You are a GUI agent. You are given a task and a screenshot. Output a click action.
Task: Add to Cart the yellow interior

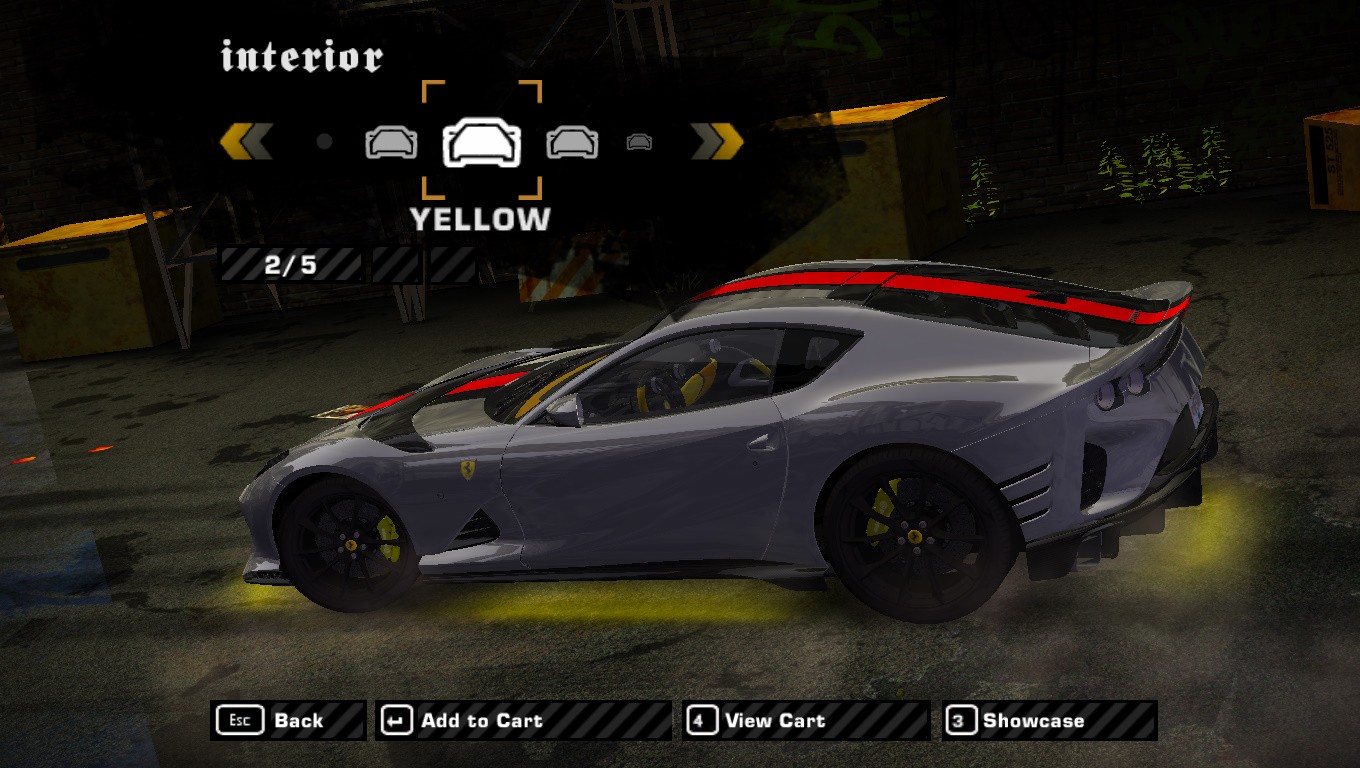pyautogui.click(x=522, y=720)
